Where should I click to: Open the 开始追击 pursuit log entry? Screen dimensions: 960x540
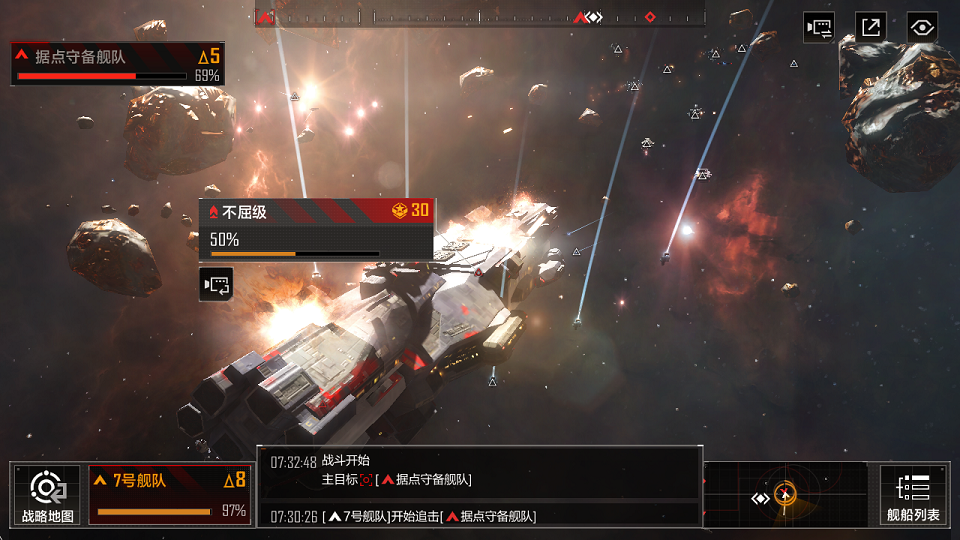pos(480,516)
